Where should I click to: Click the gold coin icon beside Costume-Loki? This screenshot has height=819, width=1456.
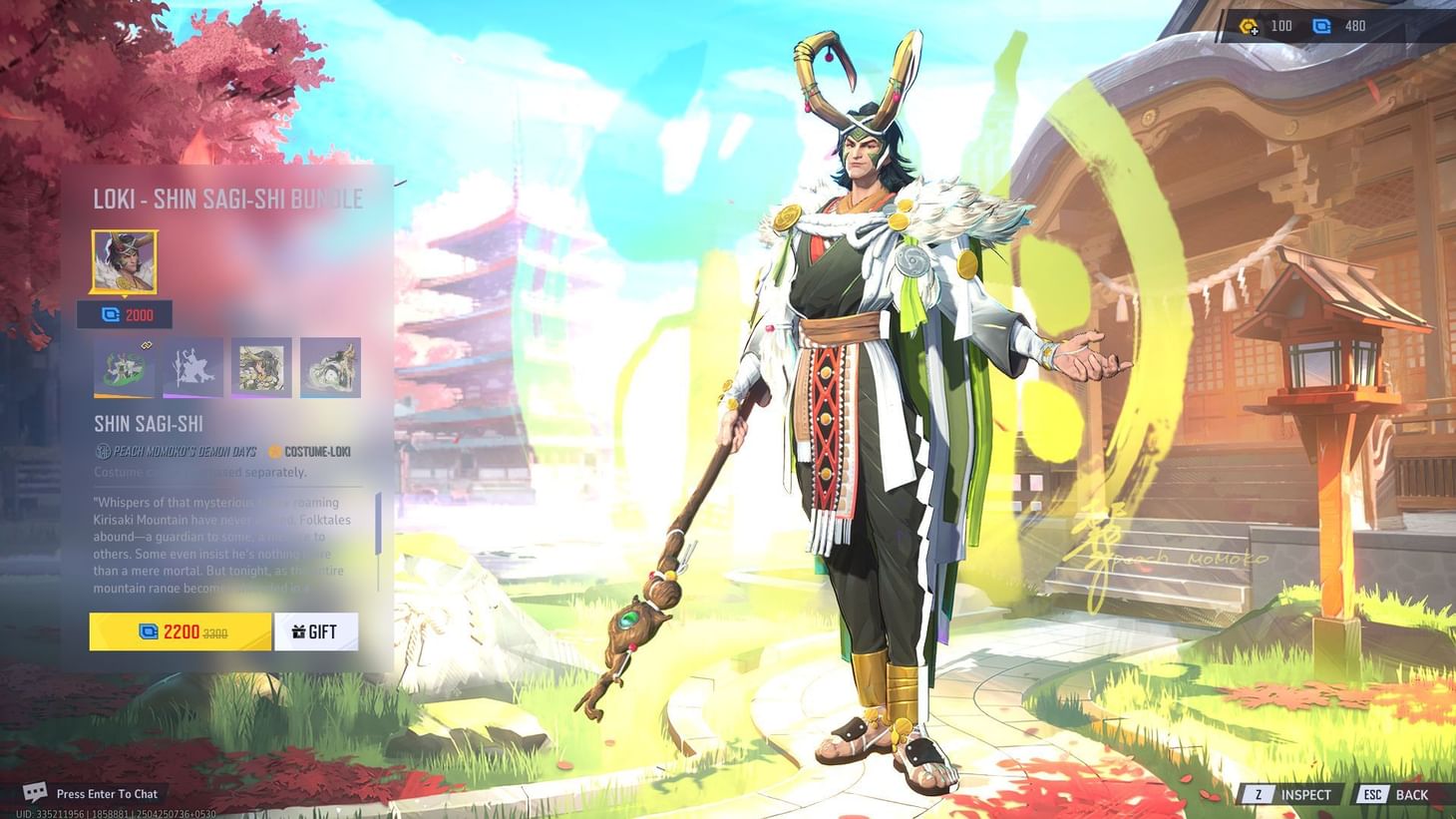point(273,451)
